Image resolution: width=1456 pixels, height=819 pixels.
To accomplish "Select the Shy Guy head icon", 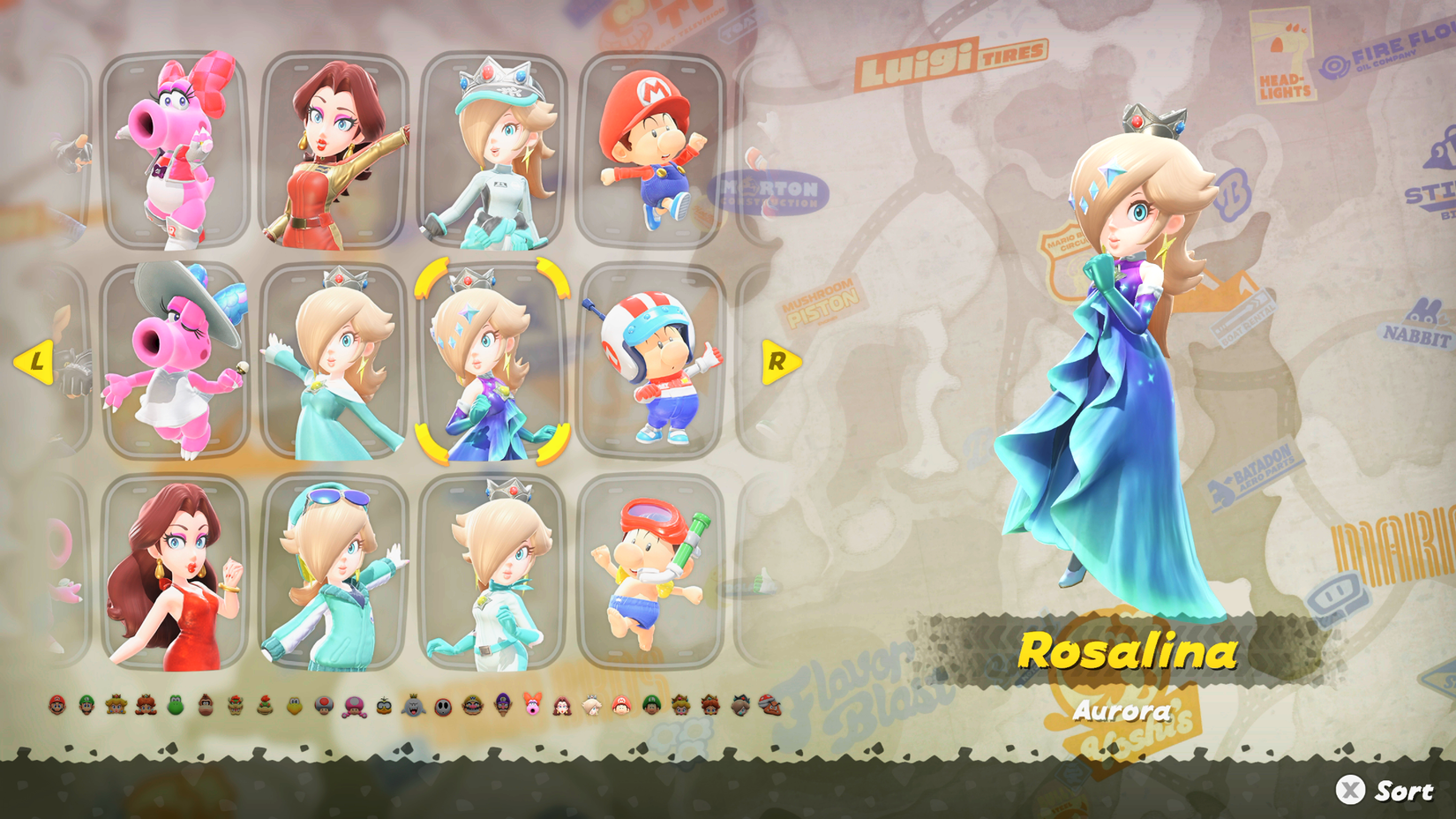I will [x=445, y=706].
